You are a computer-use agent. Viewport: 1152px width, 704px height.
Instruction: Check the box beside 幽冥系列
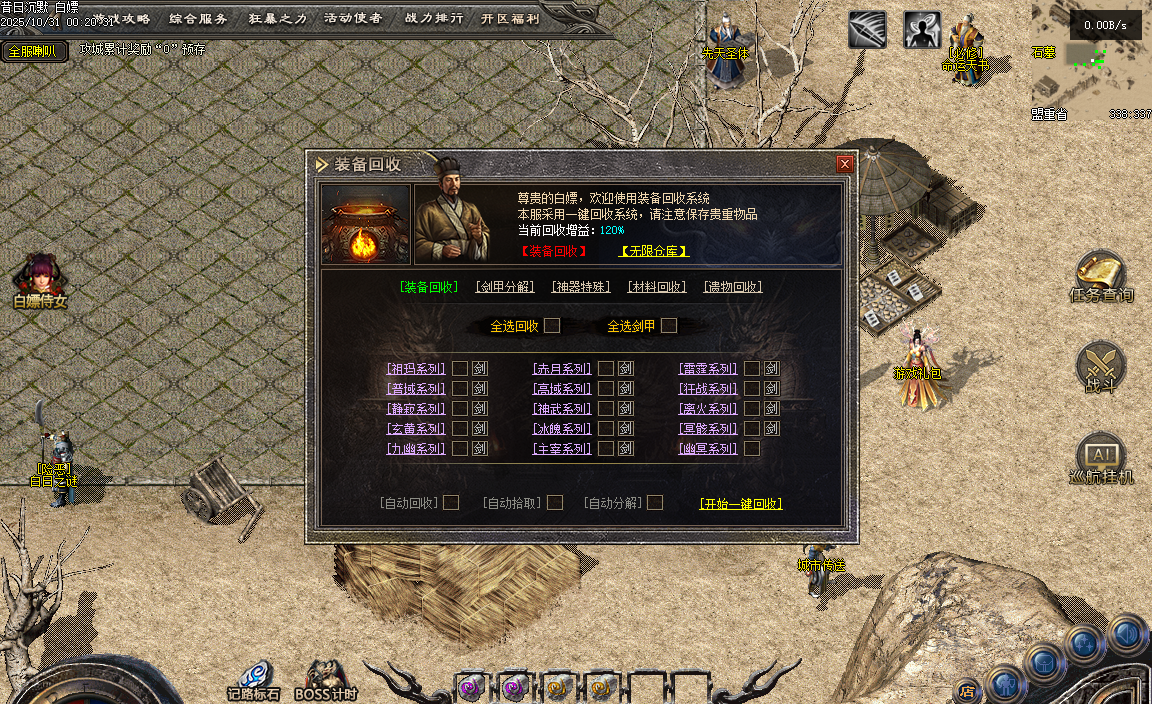(752, 449)
